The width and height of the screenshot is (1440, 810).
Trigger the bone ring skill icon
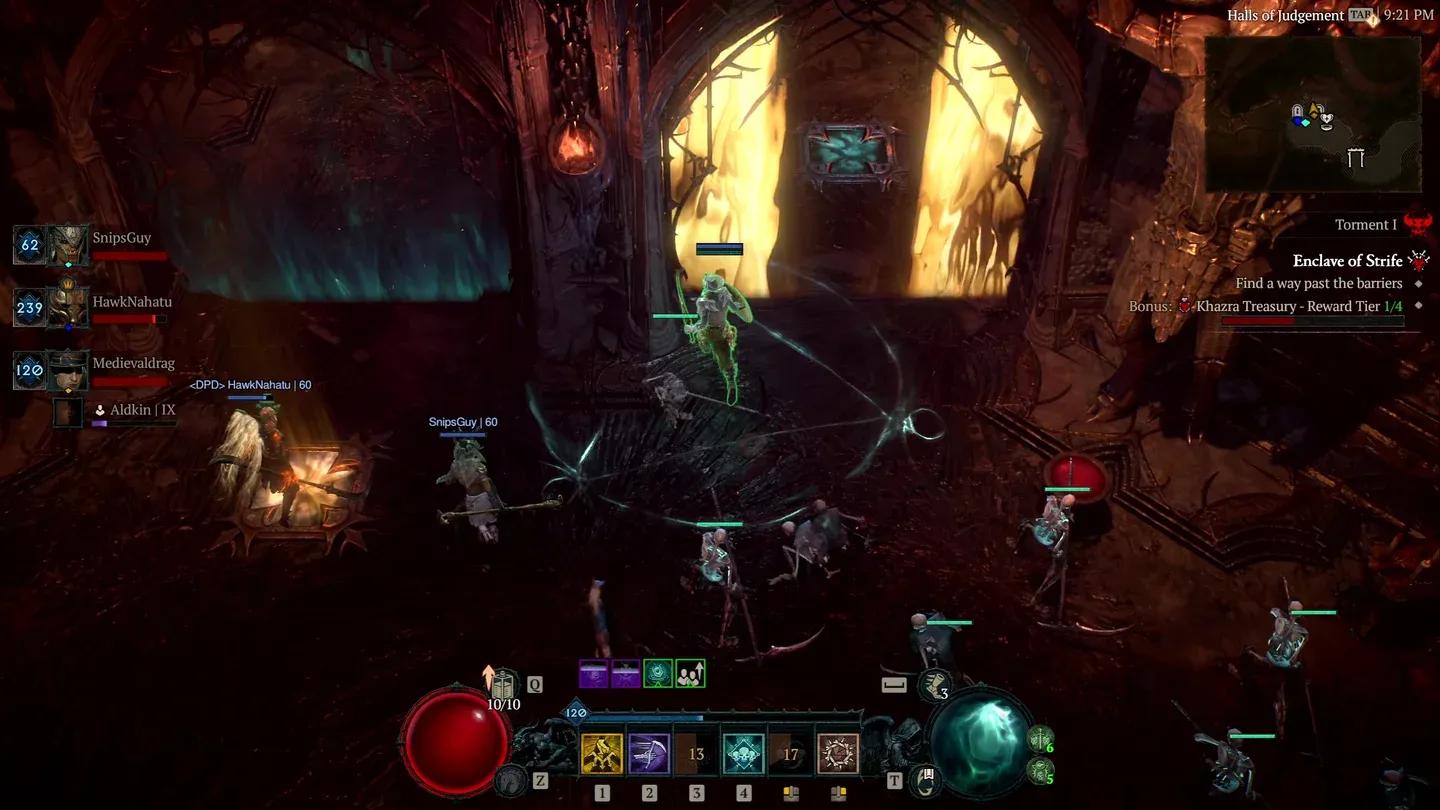tap(838, 754)
